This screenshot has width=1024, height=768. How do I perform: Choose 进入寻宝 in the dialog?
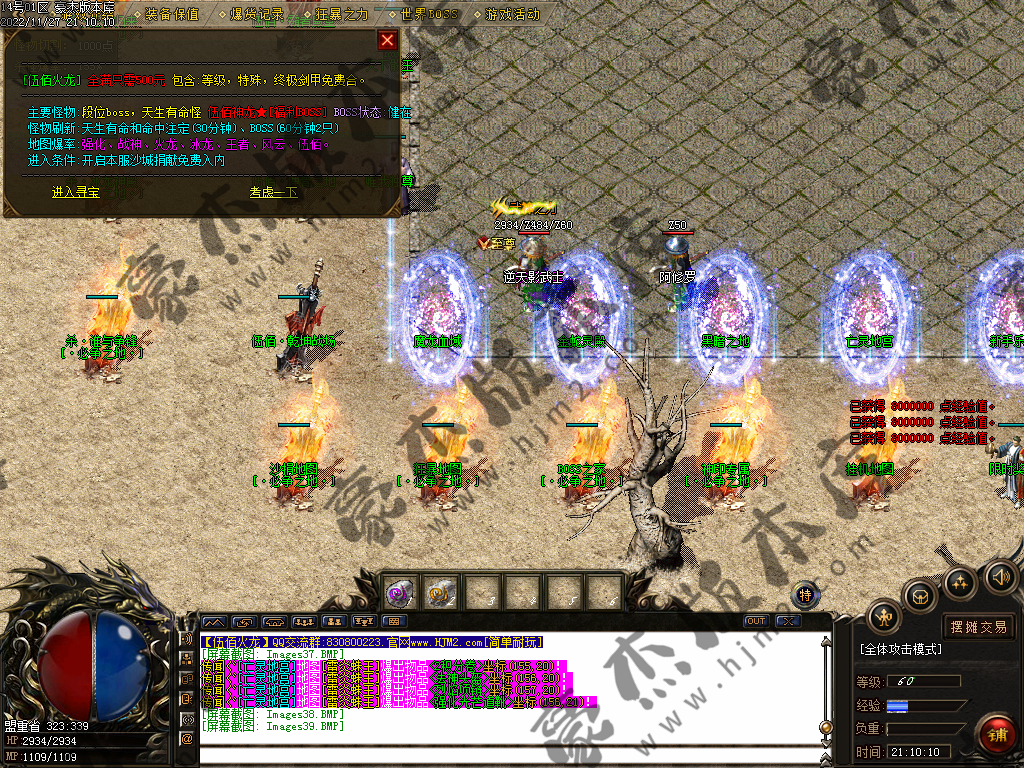(76, 192)
